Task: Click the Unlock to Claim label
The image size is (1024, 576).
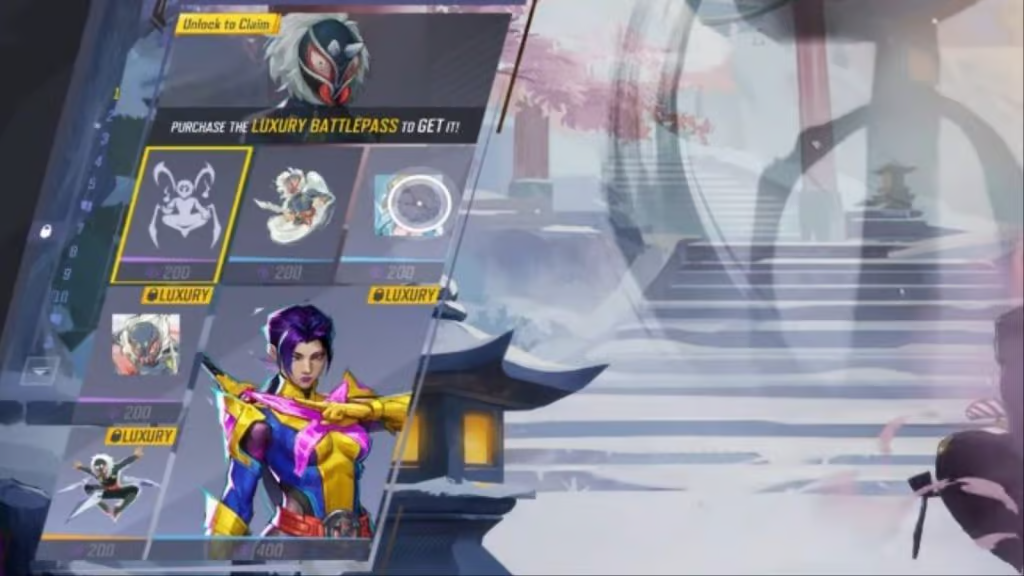Action: coord(228,23)
